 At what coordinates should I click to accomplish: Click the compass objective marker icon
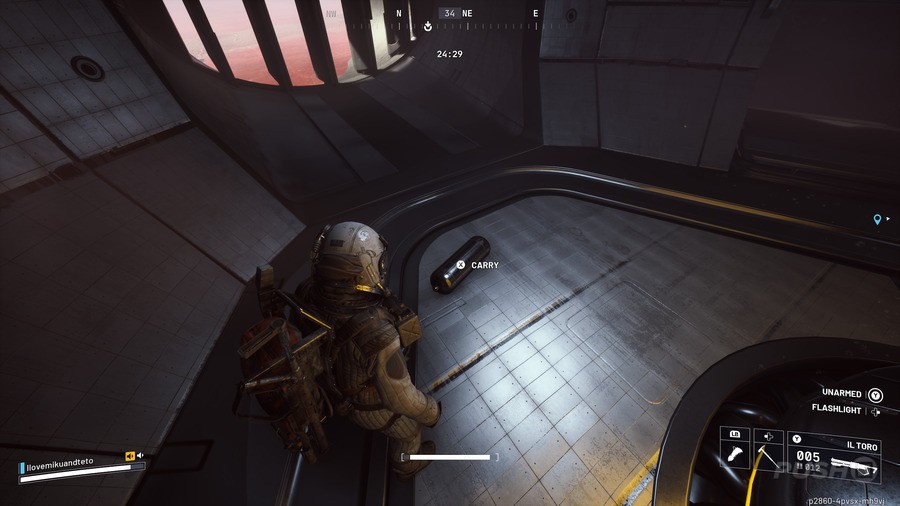pyautogui.click(x=428, y=27)
